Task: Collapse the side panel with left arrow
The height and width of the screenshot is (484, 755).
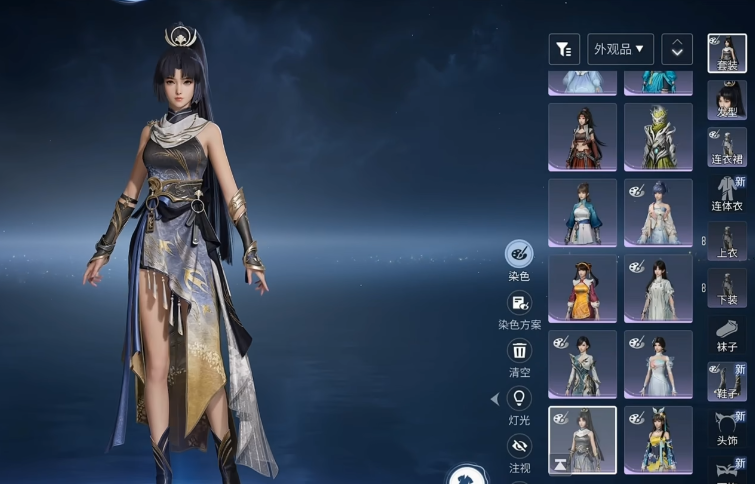Action: [494, 399]
